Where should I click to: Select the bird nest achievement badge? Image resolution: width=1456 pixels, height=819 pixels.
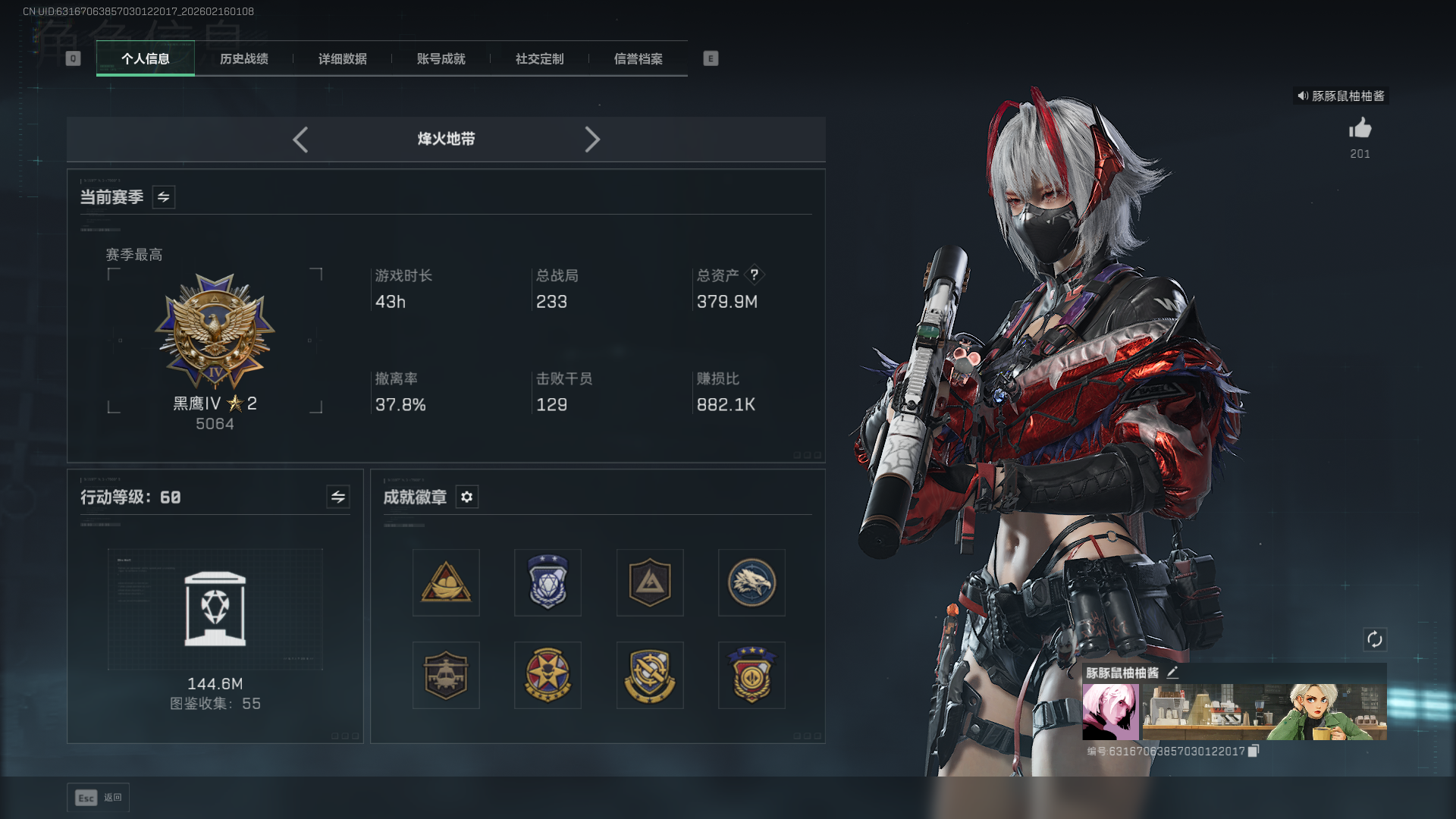coord(445,582)
